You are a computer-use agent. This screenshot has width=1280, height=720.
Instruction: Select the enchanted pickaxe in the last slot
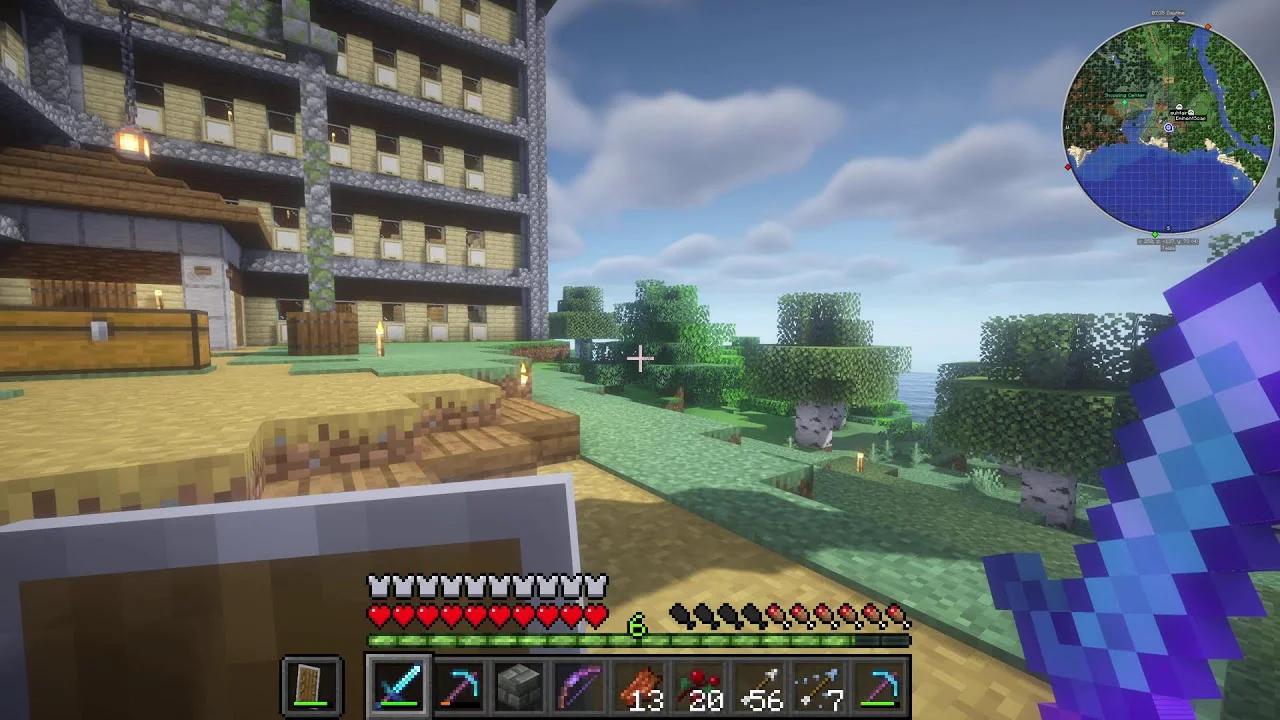point(880,687)
